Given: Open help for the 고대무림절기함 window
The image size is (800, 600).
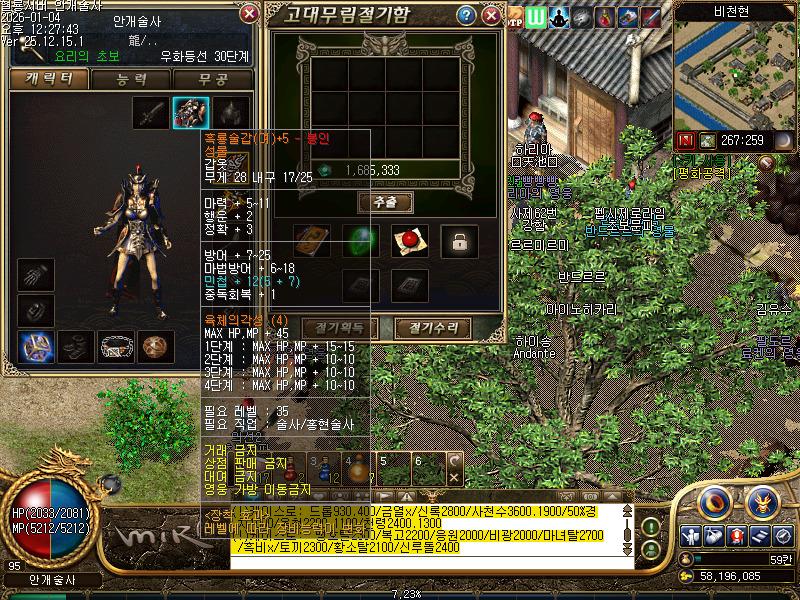Looking at the screenshot, I should 466,15.
